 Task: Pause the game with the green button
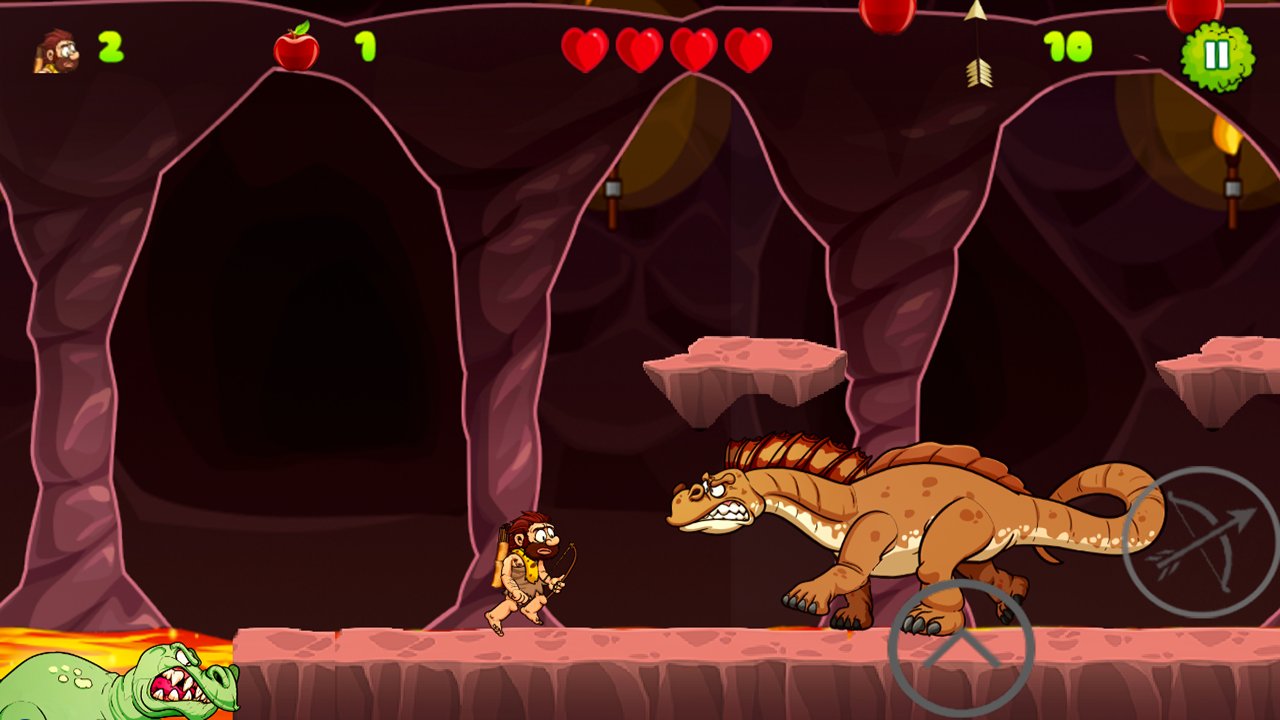1217,56
